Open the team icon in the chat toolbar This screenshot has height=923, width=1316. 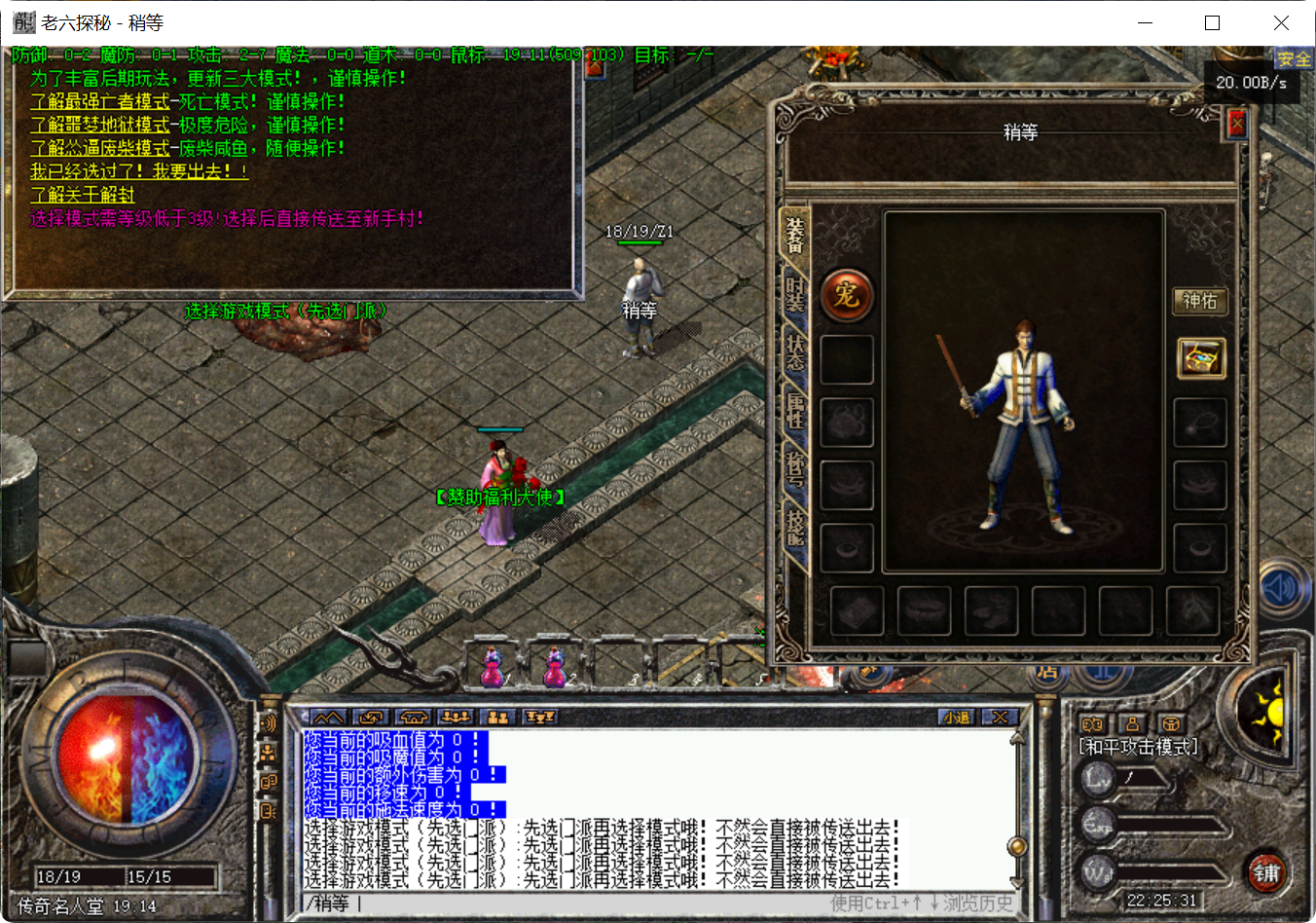454,717
